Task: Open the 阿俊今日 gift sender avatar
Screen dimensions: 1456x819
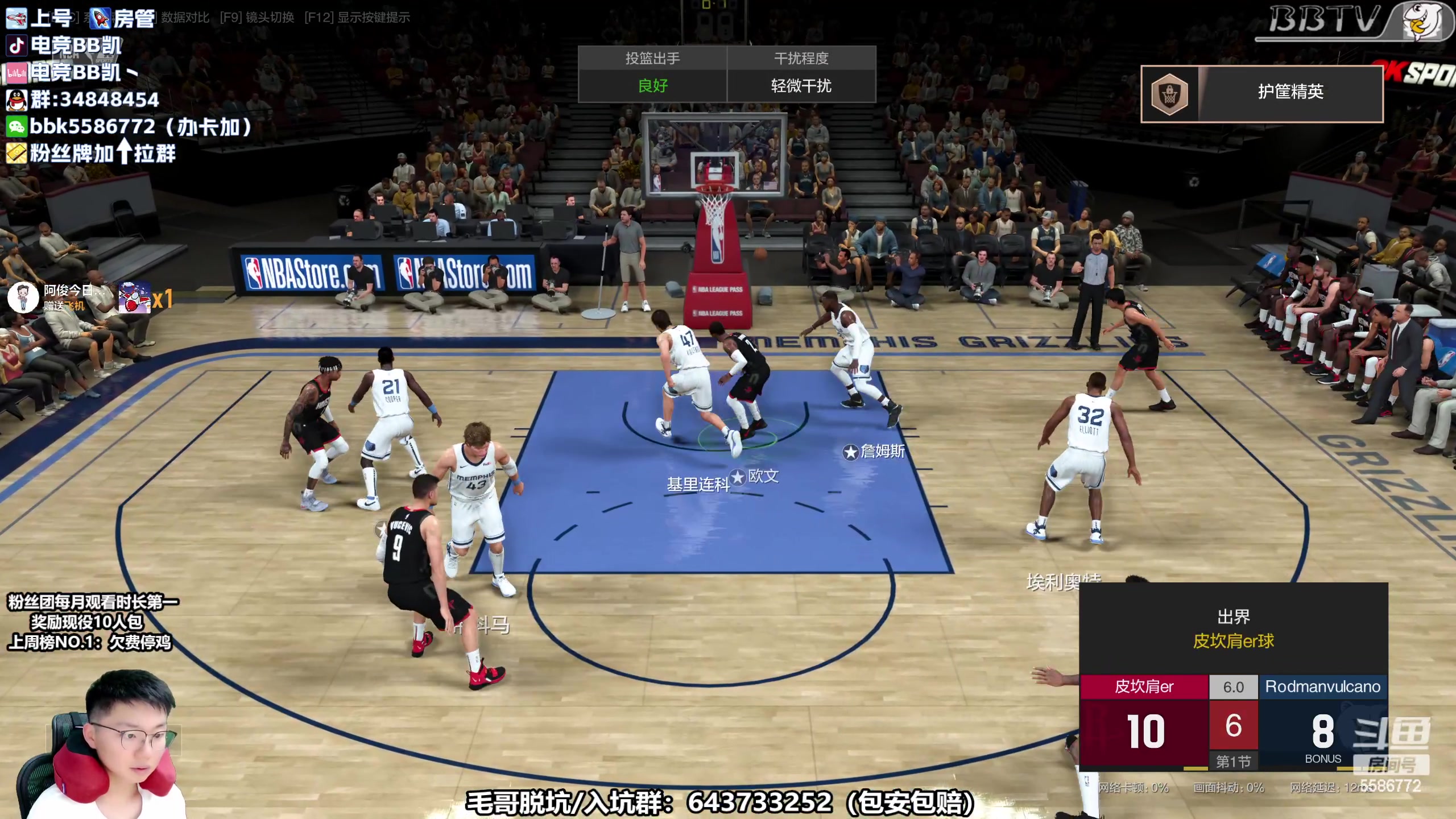Action: pos(23,297)
